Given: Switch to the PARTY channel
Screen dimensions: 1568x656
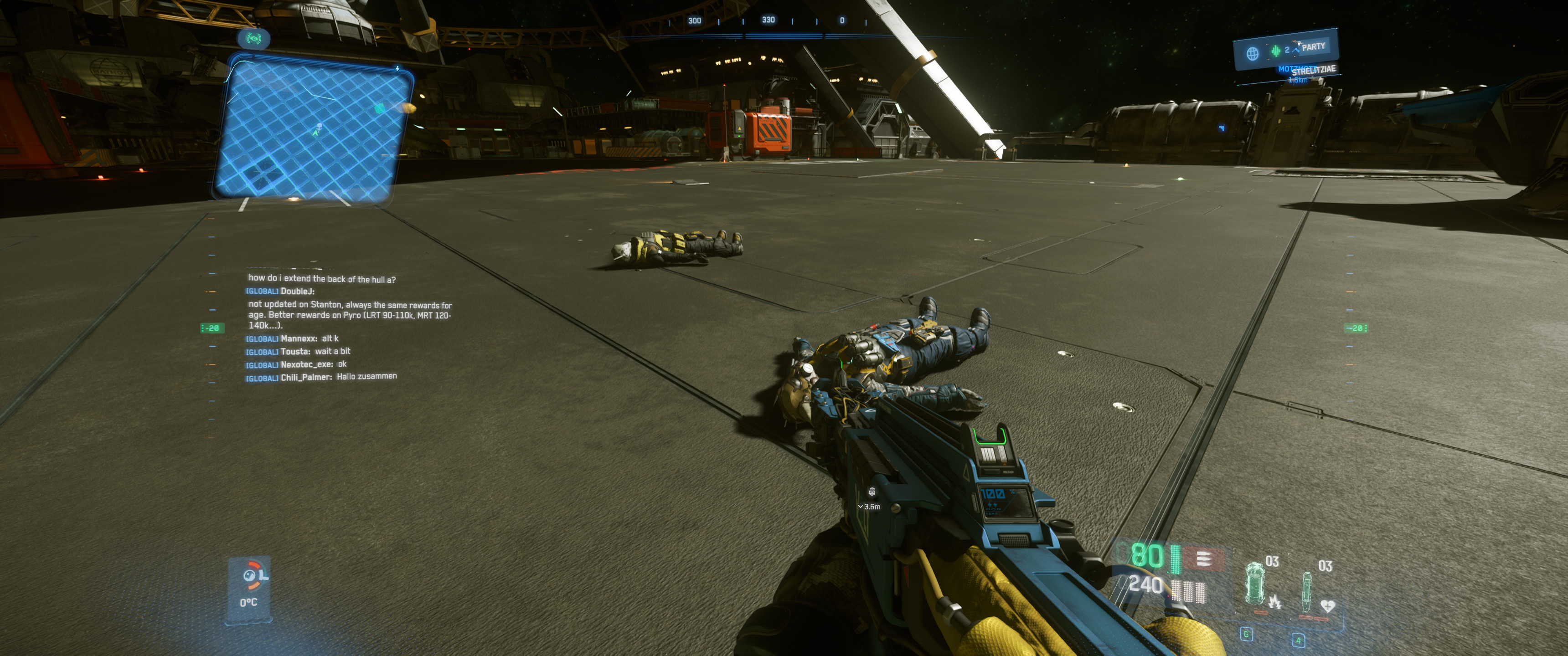Looking at the screenshot, I should coord(1313,47).
